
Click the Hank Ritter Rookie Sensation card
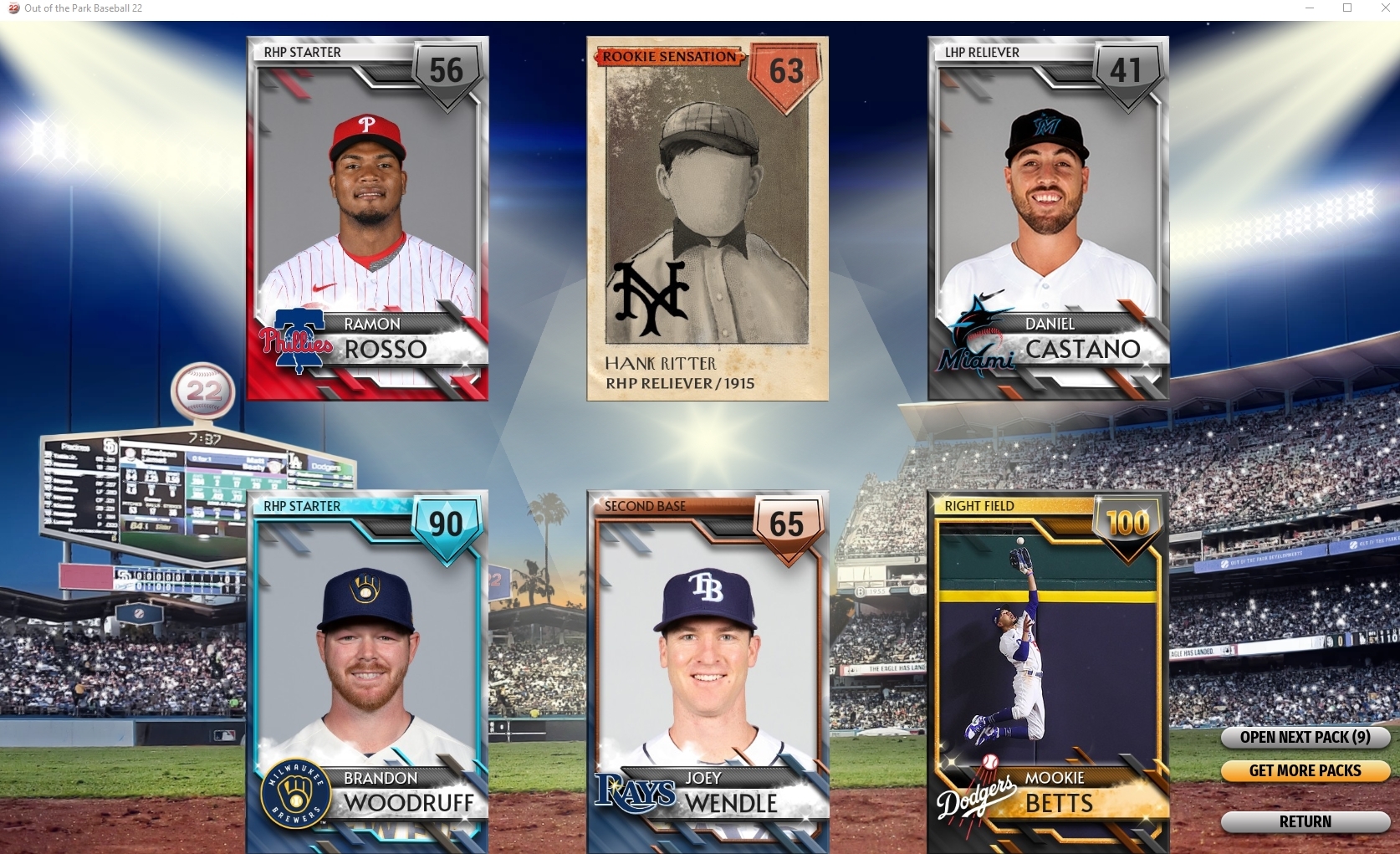707,217
